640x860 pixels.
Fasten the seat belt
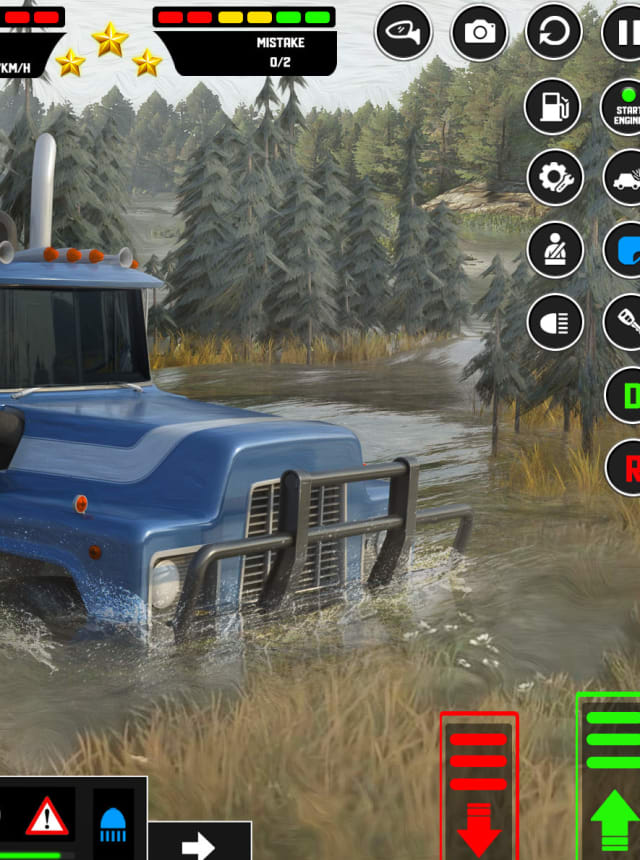555,250
